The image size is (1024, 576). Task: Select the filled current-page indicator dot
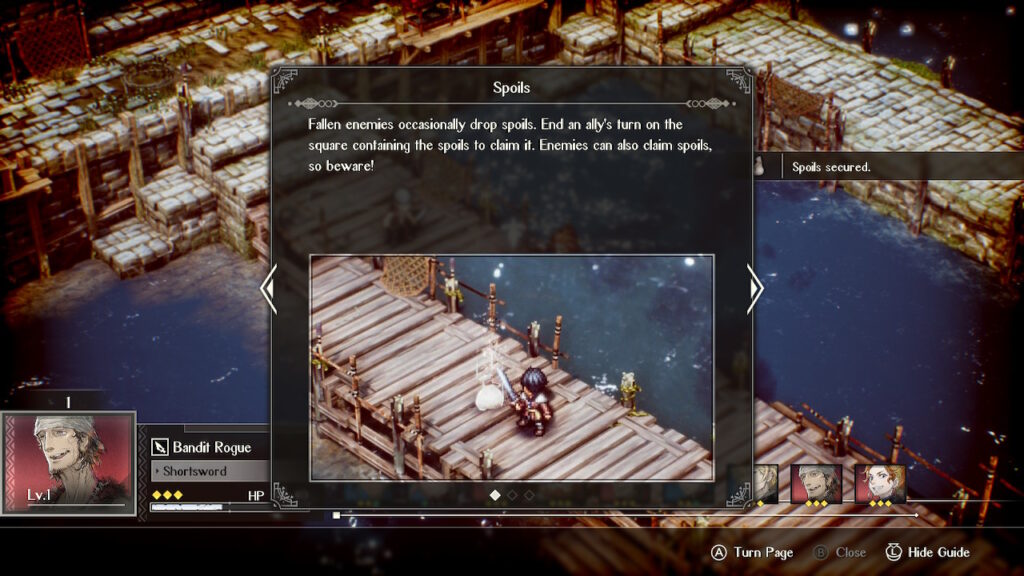[x=495, y=494]
